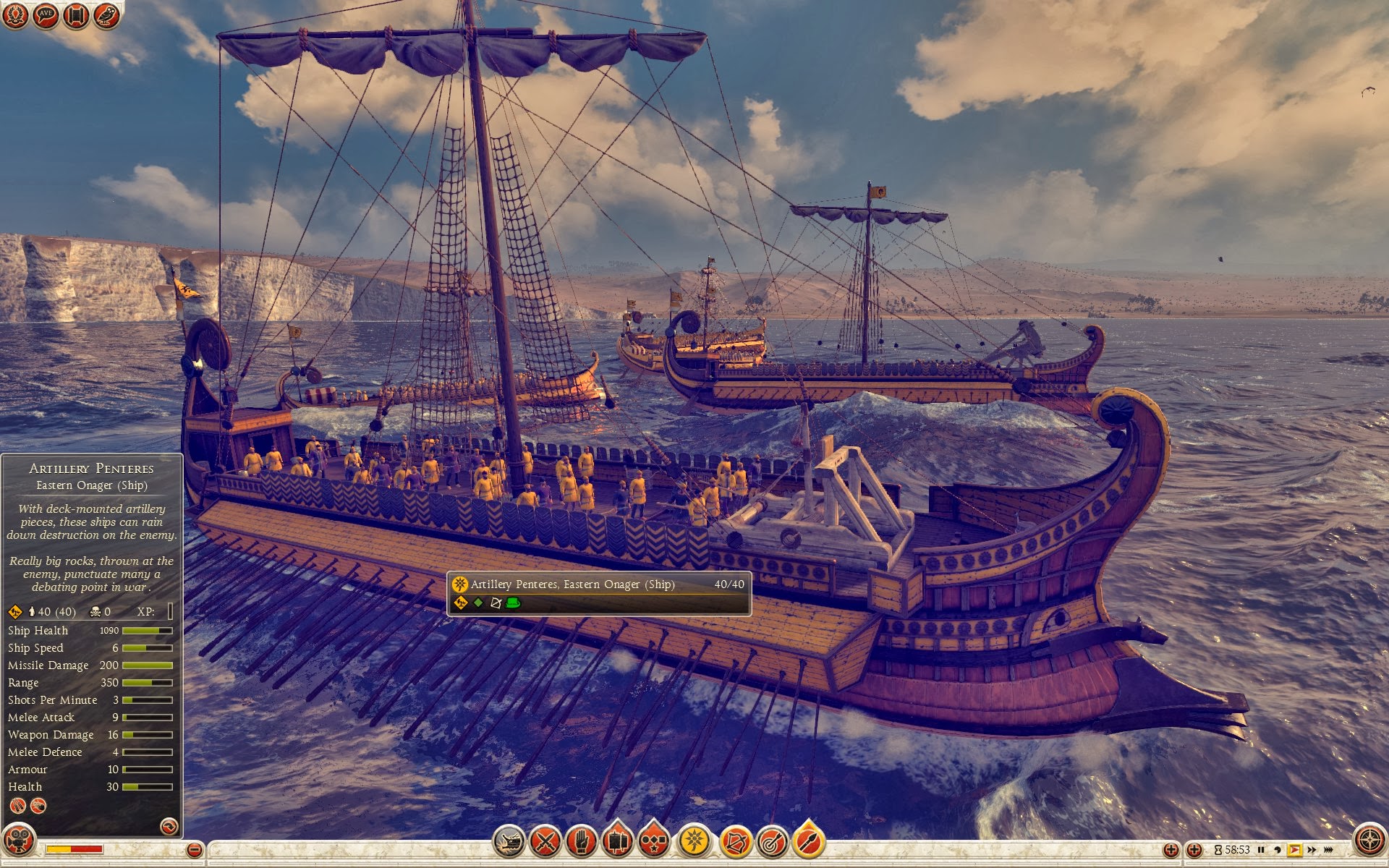Open the owl advisor icon
Screen dimensions: 1389x868
click(106, 15)
